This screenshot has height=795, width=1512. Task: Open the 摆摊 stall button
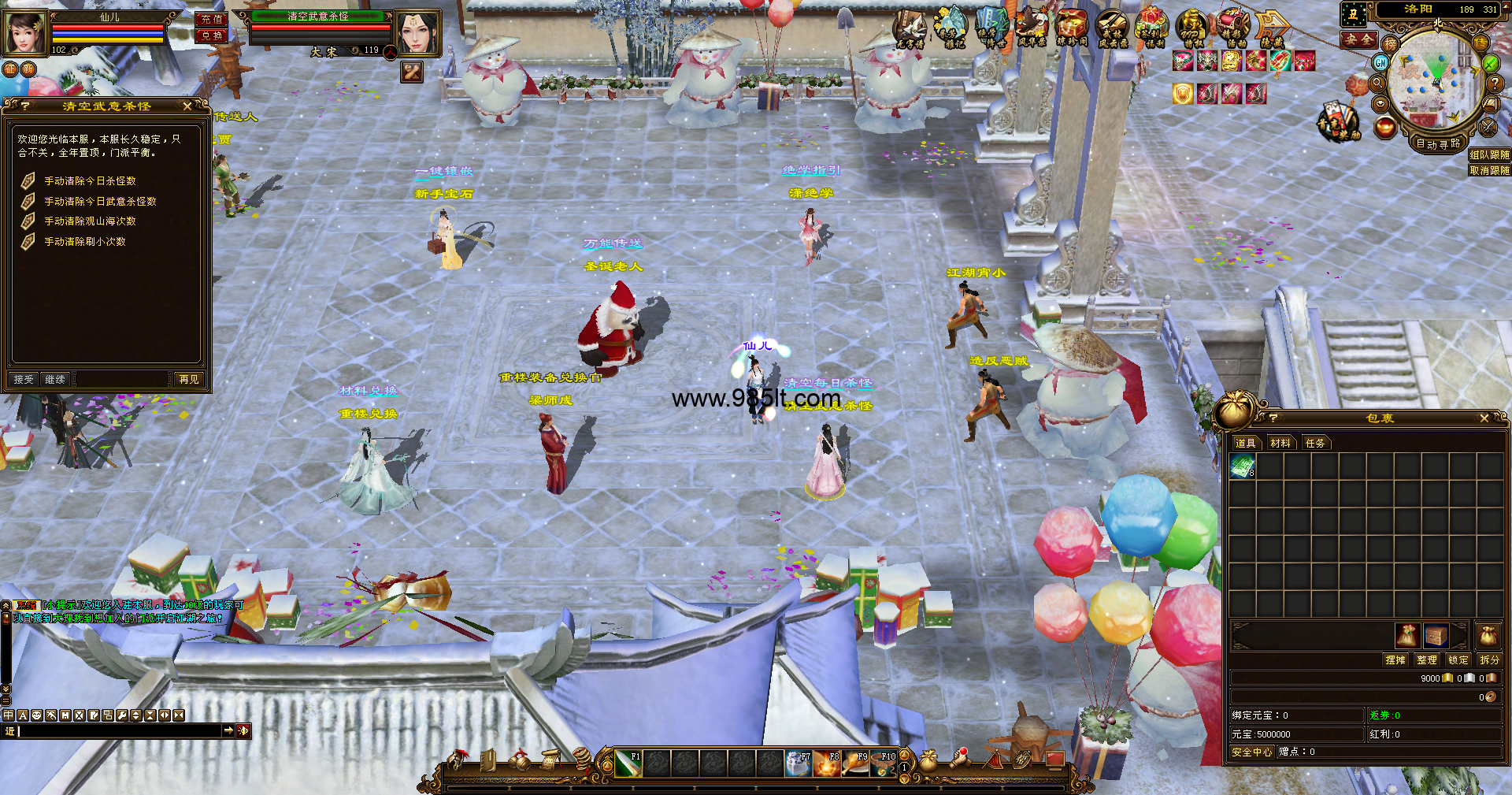pos(1395,660)
